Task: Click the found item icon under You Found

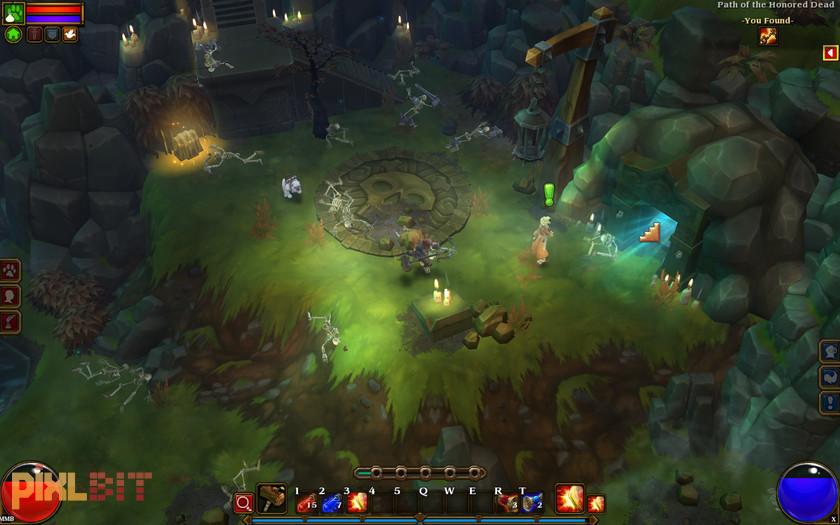Action: click(768, 36)
